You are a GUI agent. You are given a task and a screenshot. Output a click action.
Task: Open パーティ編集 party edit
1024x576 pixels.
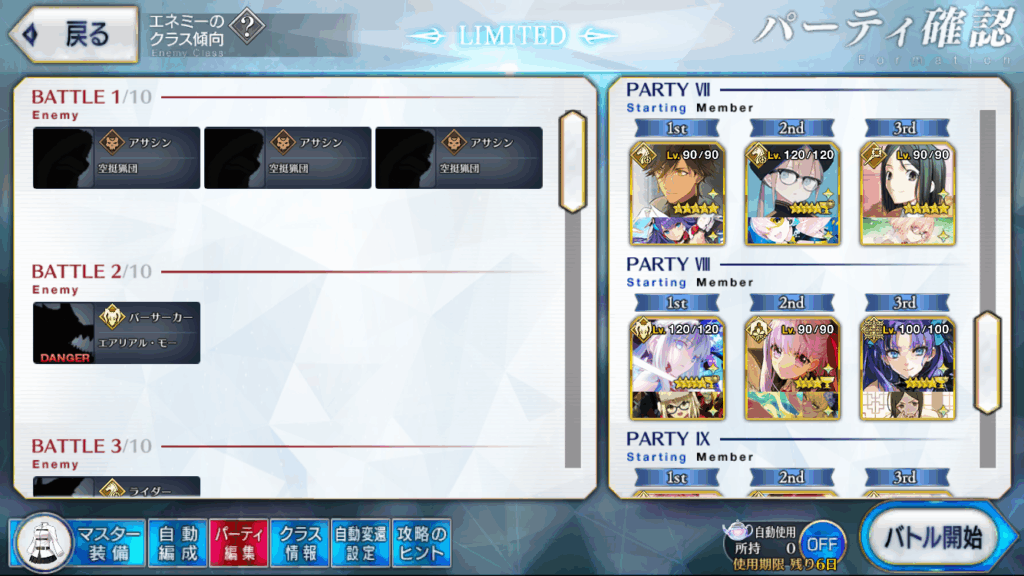[239, 542]
